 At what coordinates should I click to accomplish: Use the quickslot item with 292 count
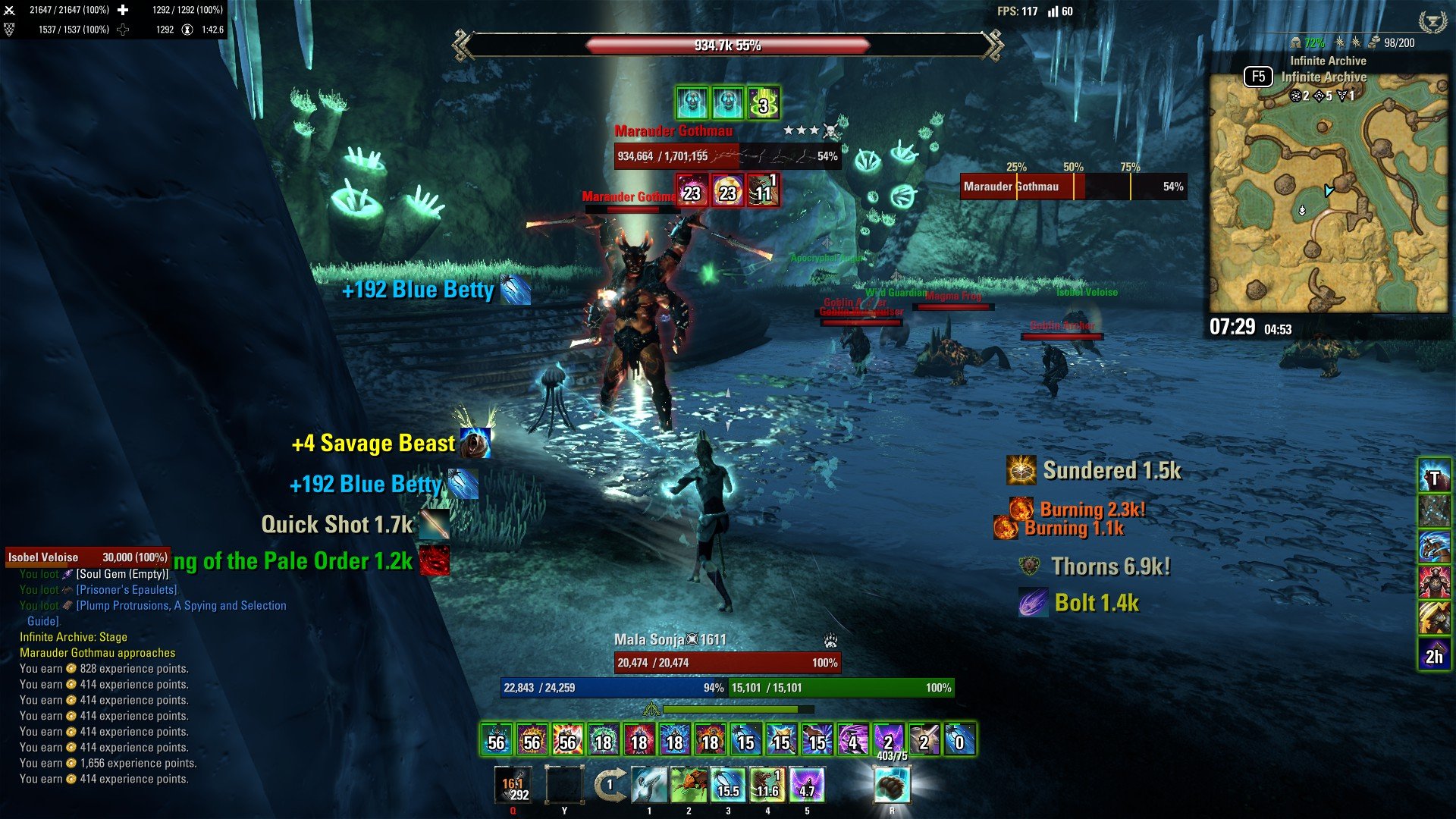(513, 785)
